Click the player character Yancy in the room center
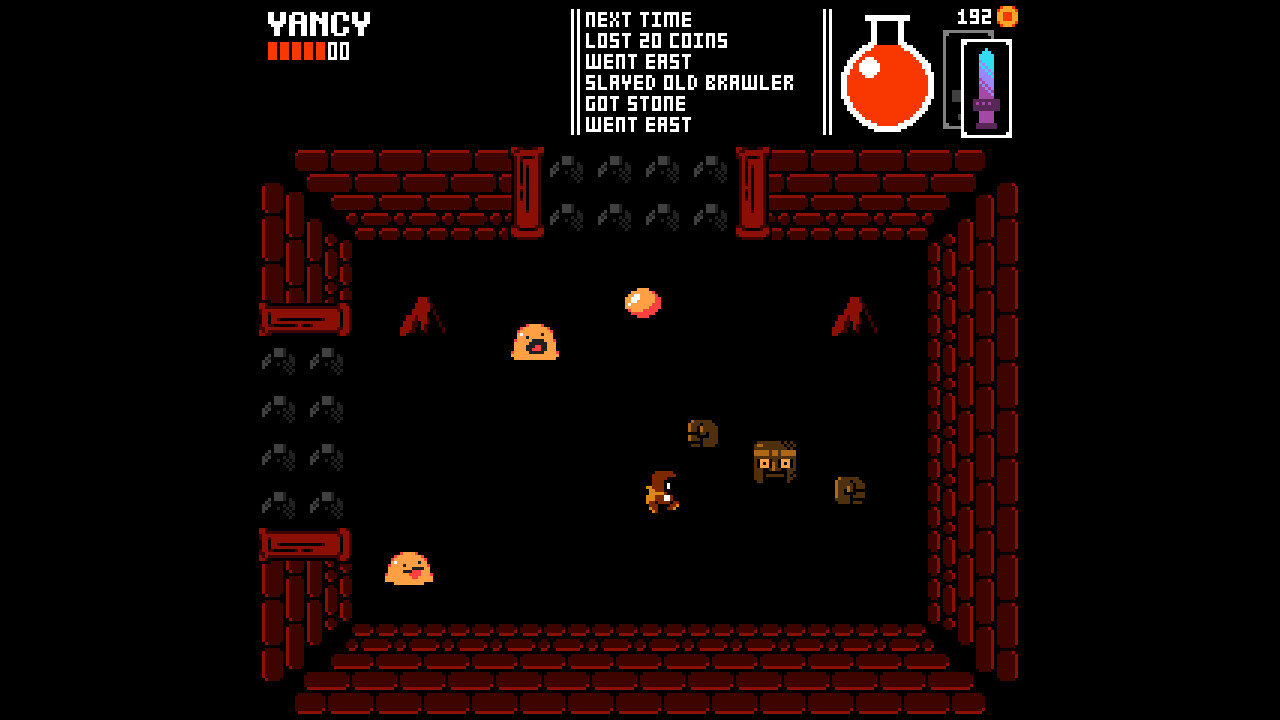 [662, 490]
